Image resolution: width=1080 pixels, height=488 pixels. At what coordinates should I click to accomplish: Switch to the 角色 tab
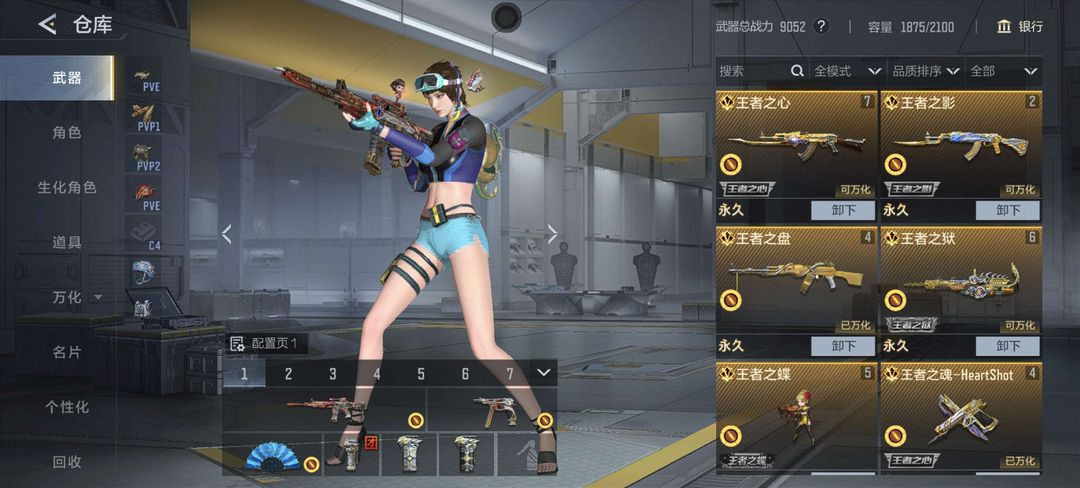(67, 132)
